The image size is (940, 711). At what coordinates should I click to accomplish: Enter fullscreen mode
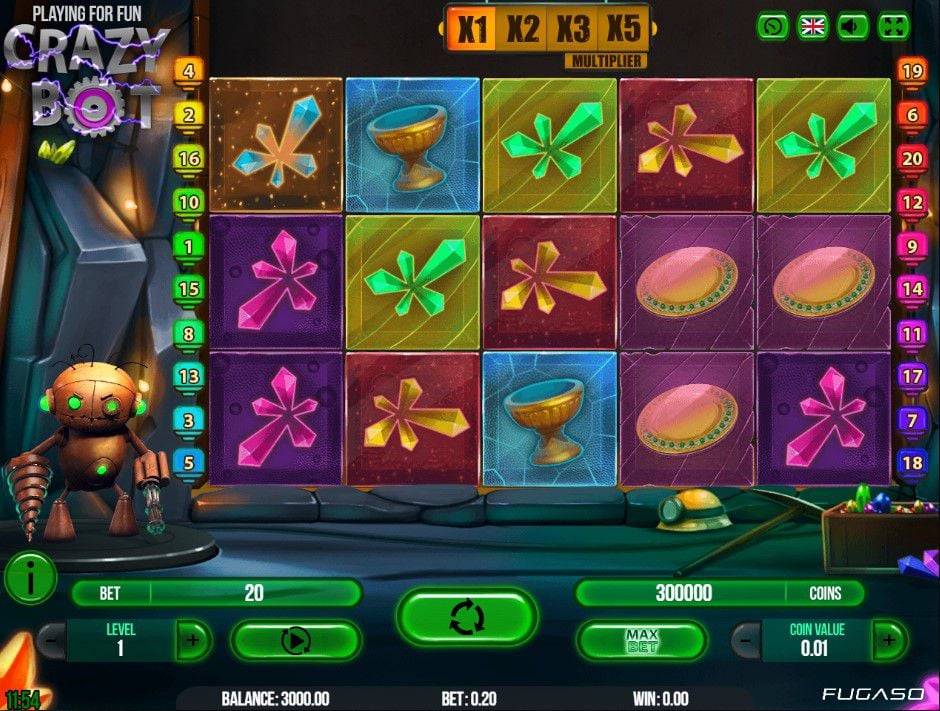coord(893,26)
